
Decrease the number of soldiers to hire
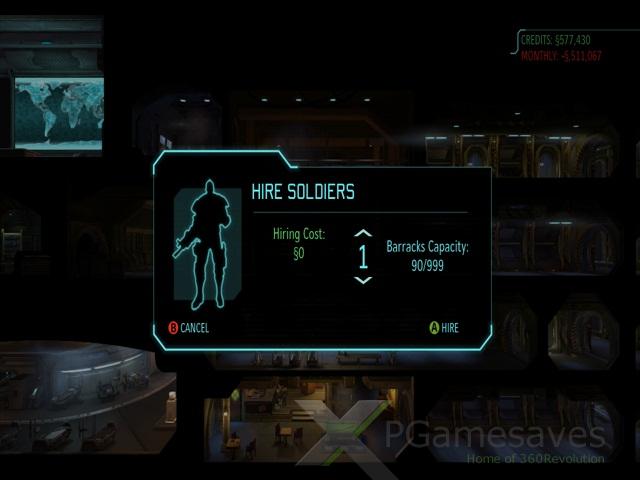coord(363,280)
